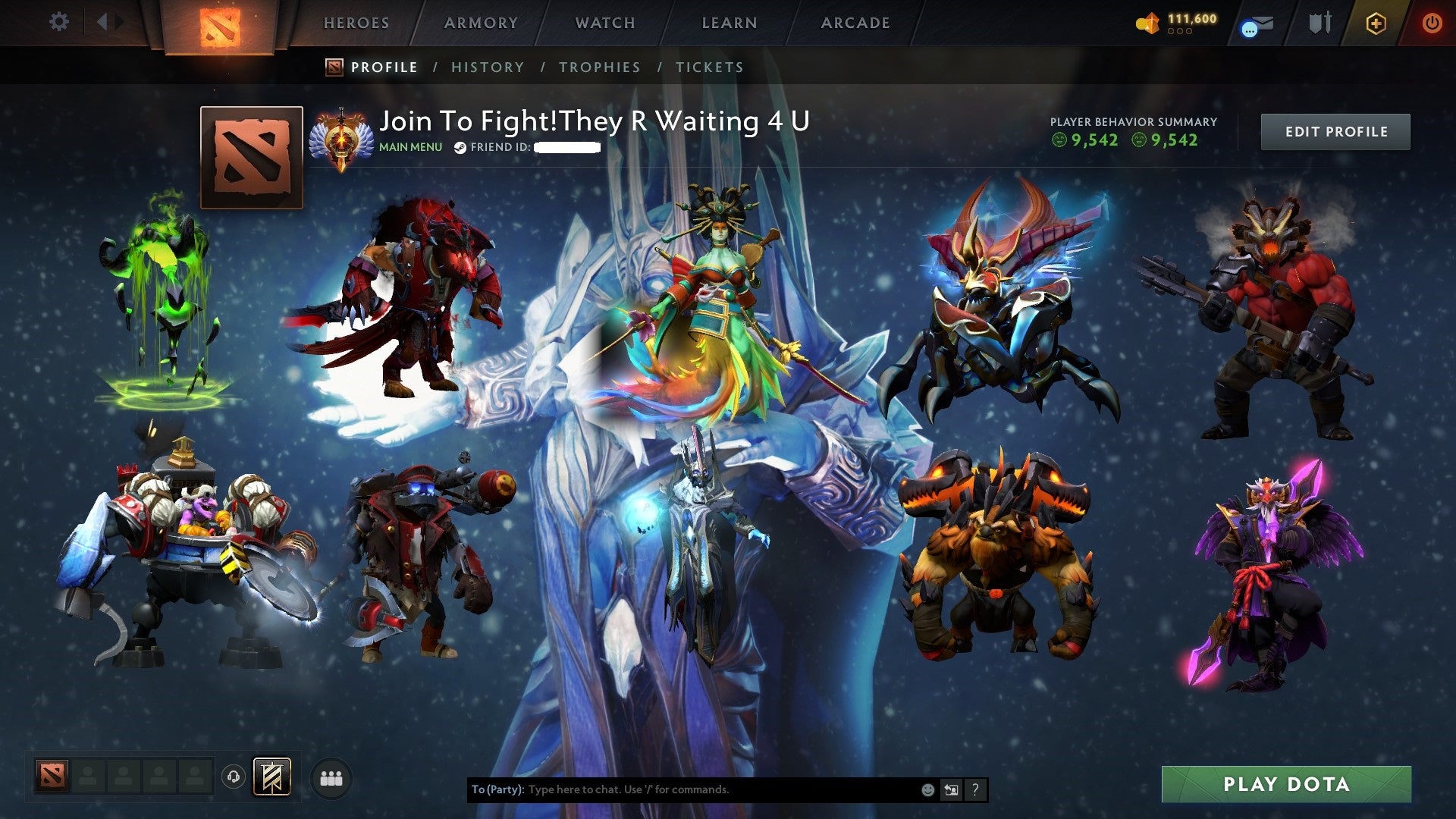Click the party chat input field
This screenshot has width=1456, height=819.
682,789
